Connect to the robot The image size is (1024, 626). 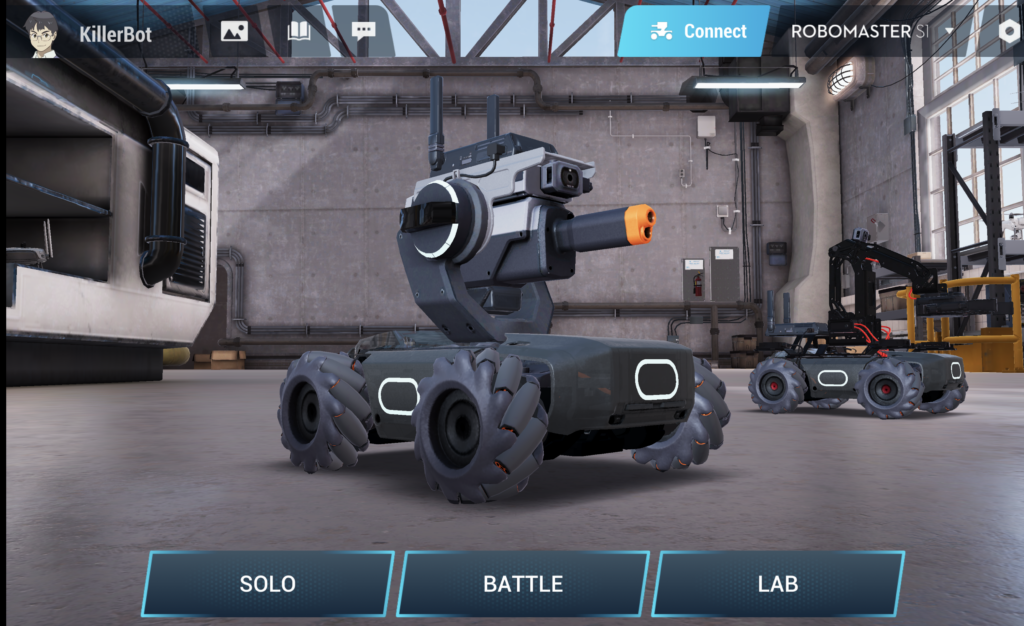694,31
